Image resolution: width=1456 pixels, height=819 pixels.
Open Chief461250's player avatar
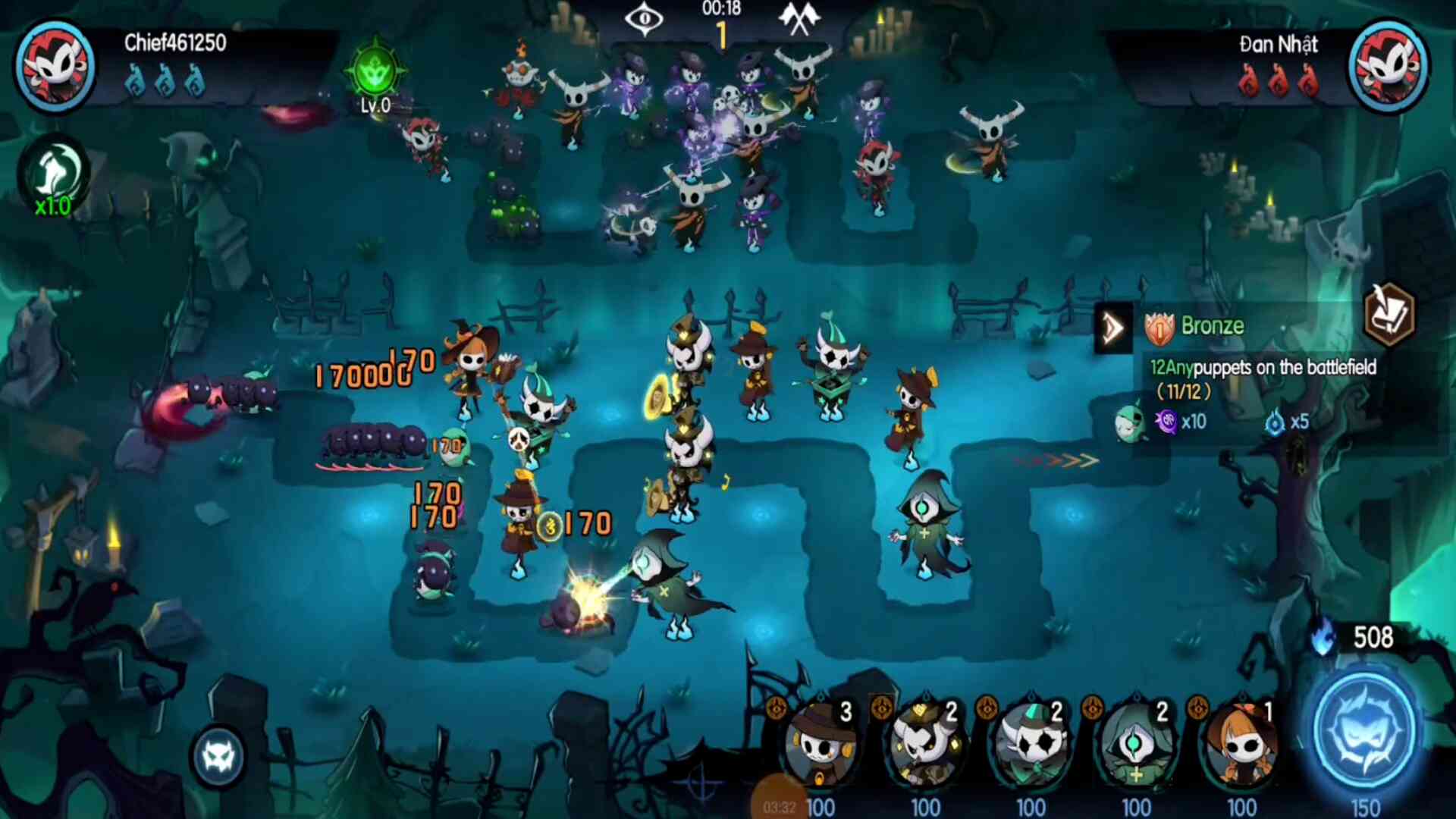[55, 65]
